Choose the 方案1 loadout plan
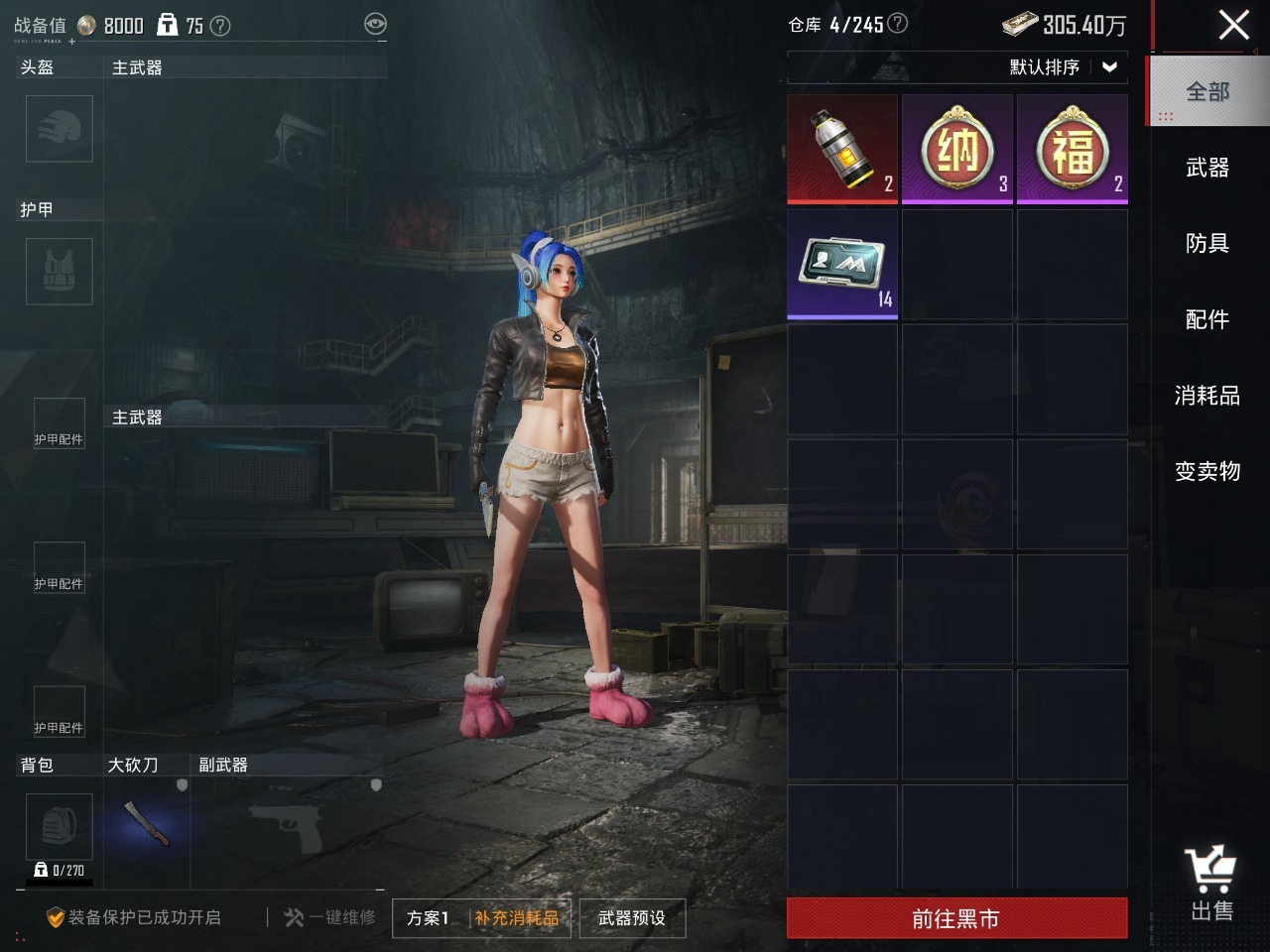This screenshot has height=952, width=1270. [x=428, y=918]
